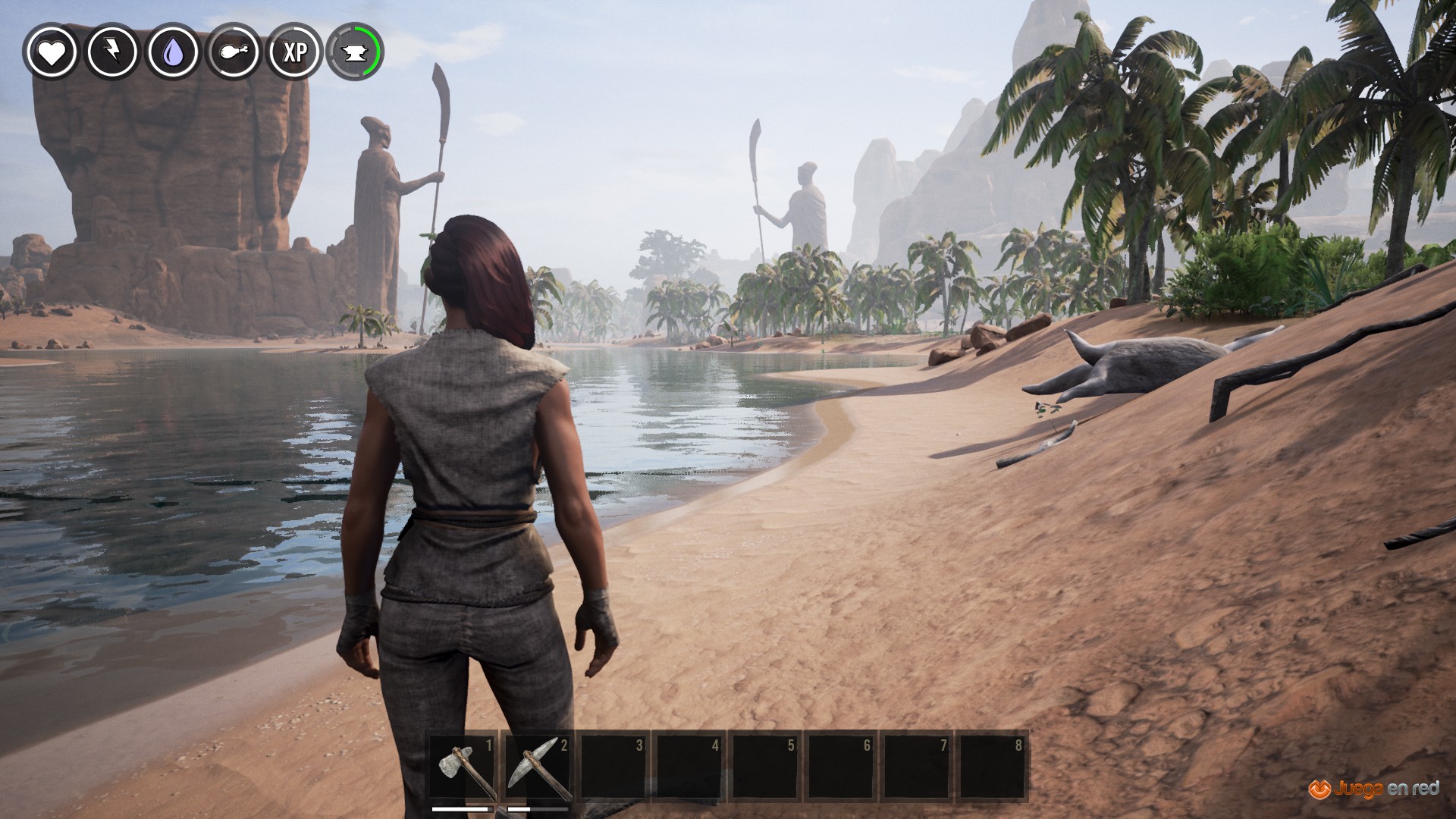Click the heart health status icon

52,52
